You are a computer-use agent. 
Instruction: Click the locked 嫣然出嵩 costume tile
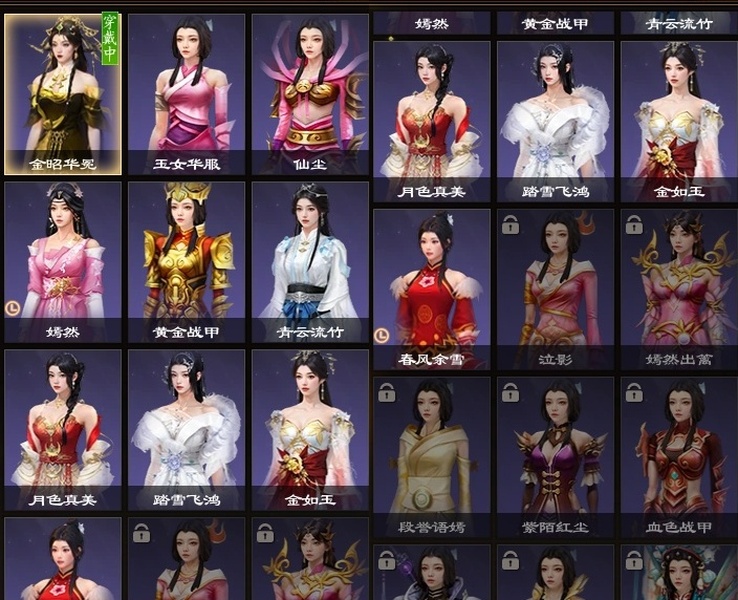pos(678,288)
